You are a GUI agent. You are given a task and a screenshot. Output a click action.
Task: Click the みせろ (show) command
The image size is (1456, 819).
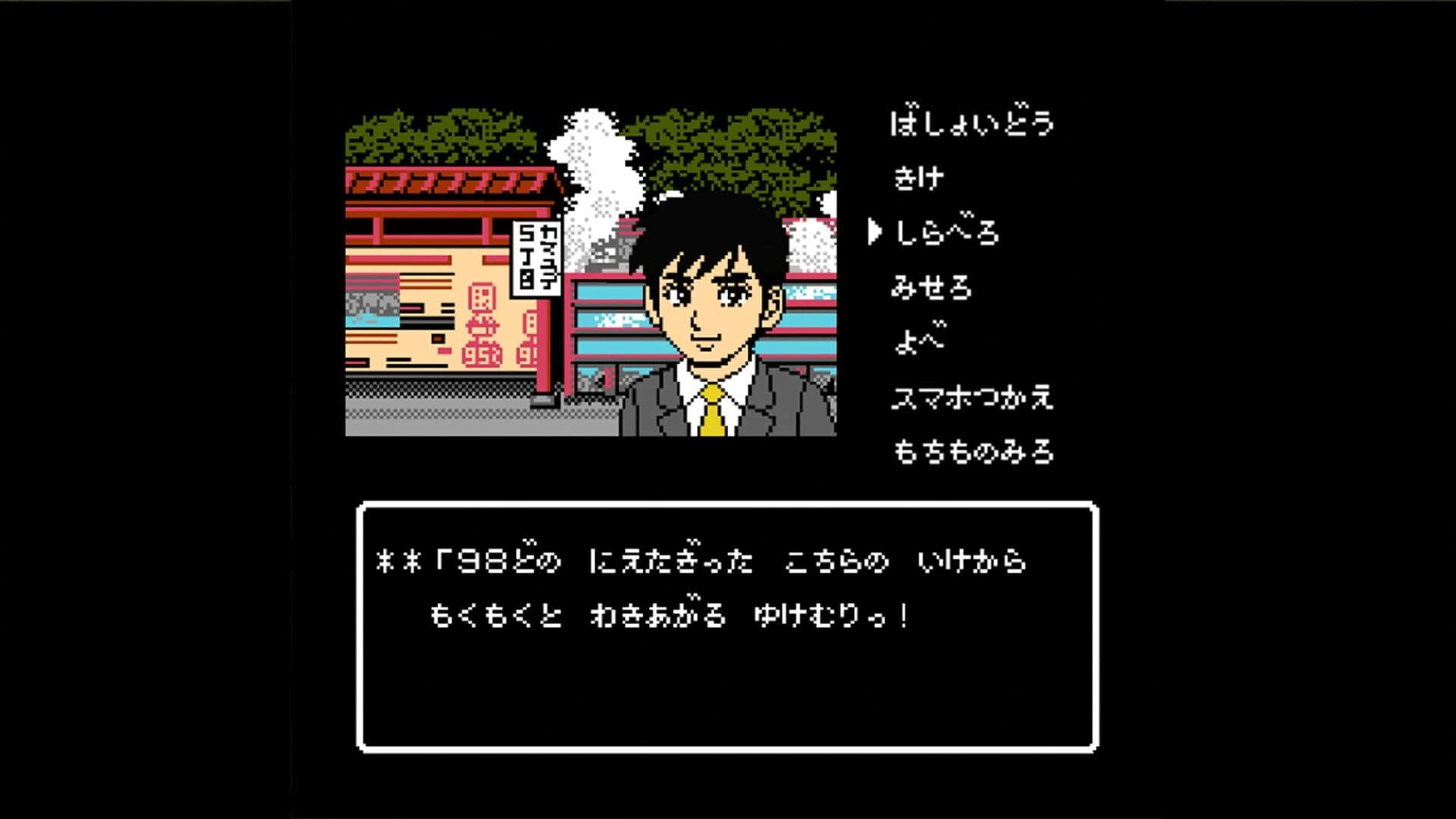(x=933, y=287)
